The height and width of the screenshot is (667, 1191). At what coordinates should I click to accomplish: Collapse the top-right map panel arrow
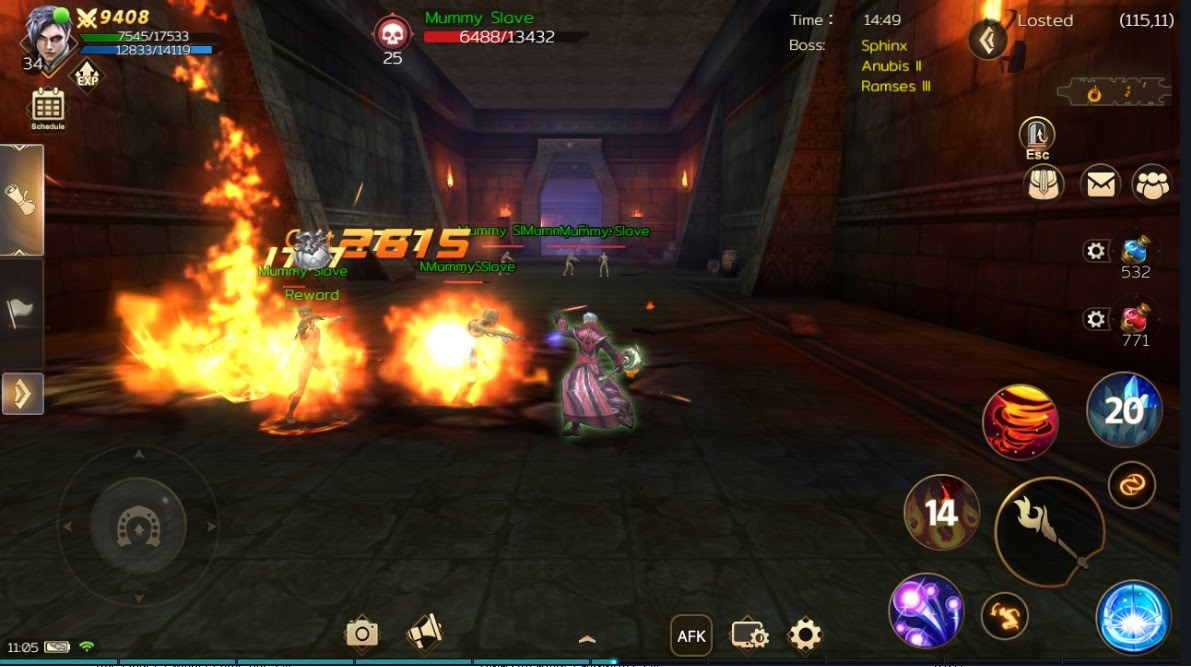pyautogui.click(x=988, y=40)
